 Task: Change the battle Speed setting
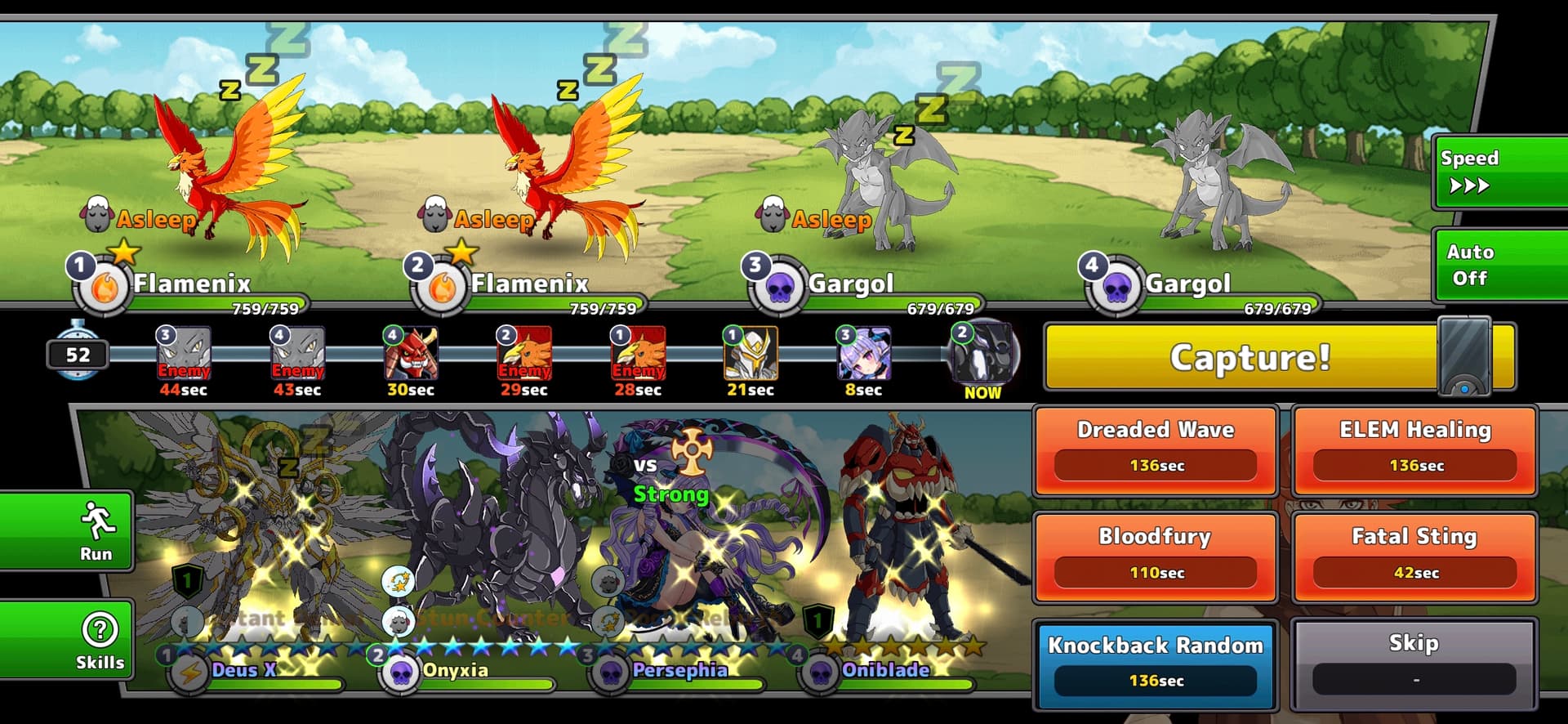click(1499, 172)
